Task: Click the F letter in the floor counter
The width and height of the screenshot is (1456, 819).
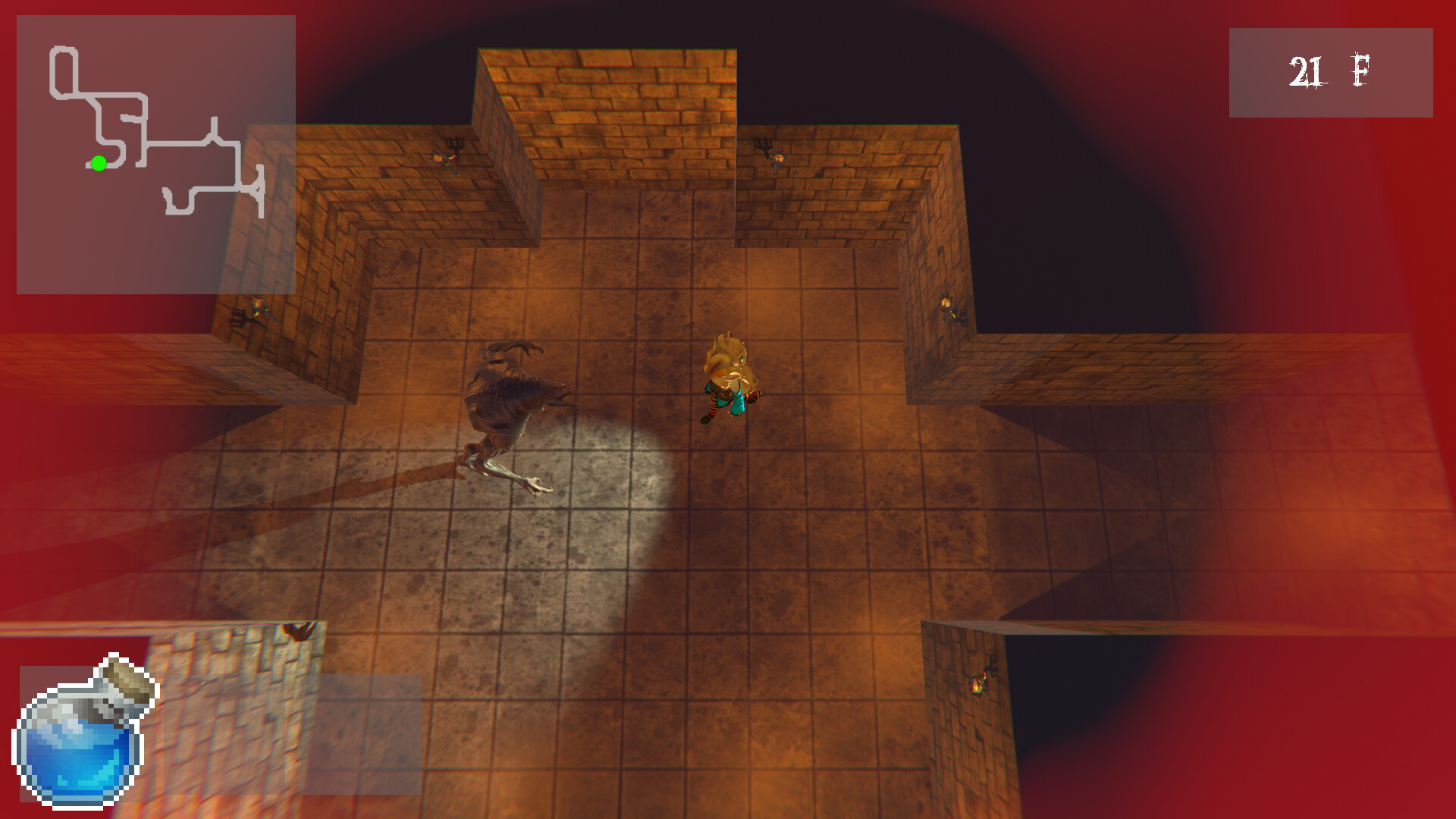Action: coord(1360,70)
